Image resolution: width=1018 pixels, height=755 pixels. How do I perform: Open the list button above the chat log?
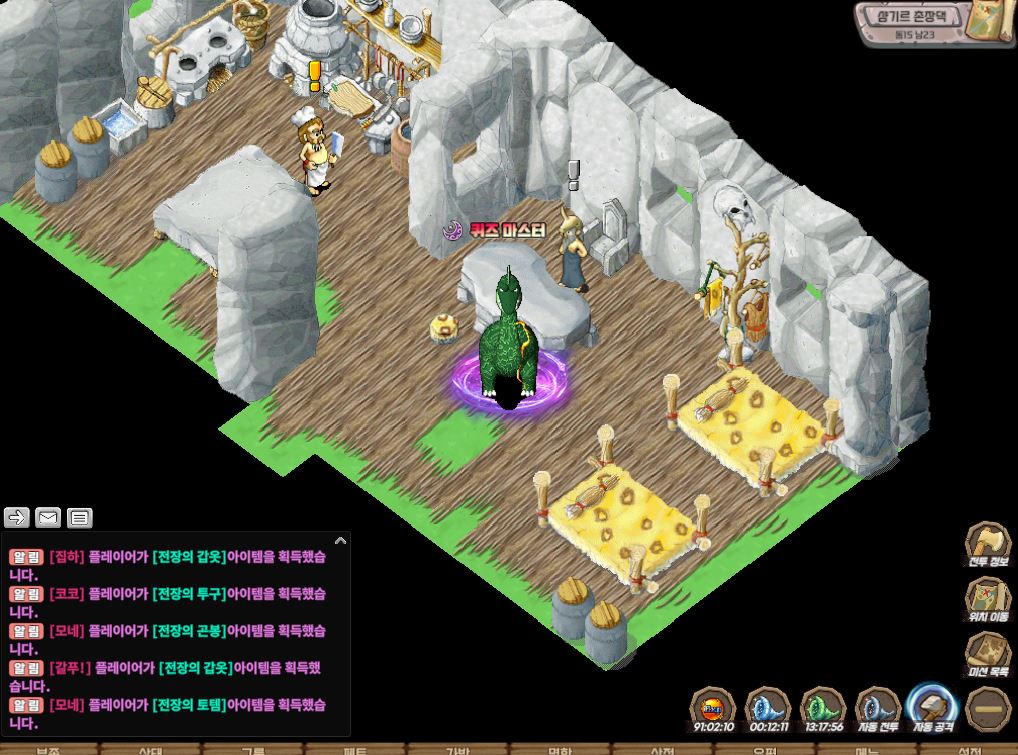click(x=80, y=517)
